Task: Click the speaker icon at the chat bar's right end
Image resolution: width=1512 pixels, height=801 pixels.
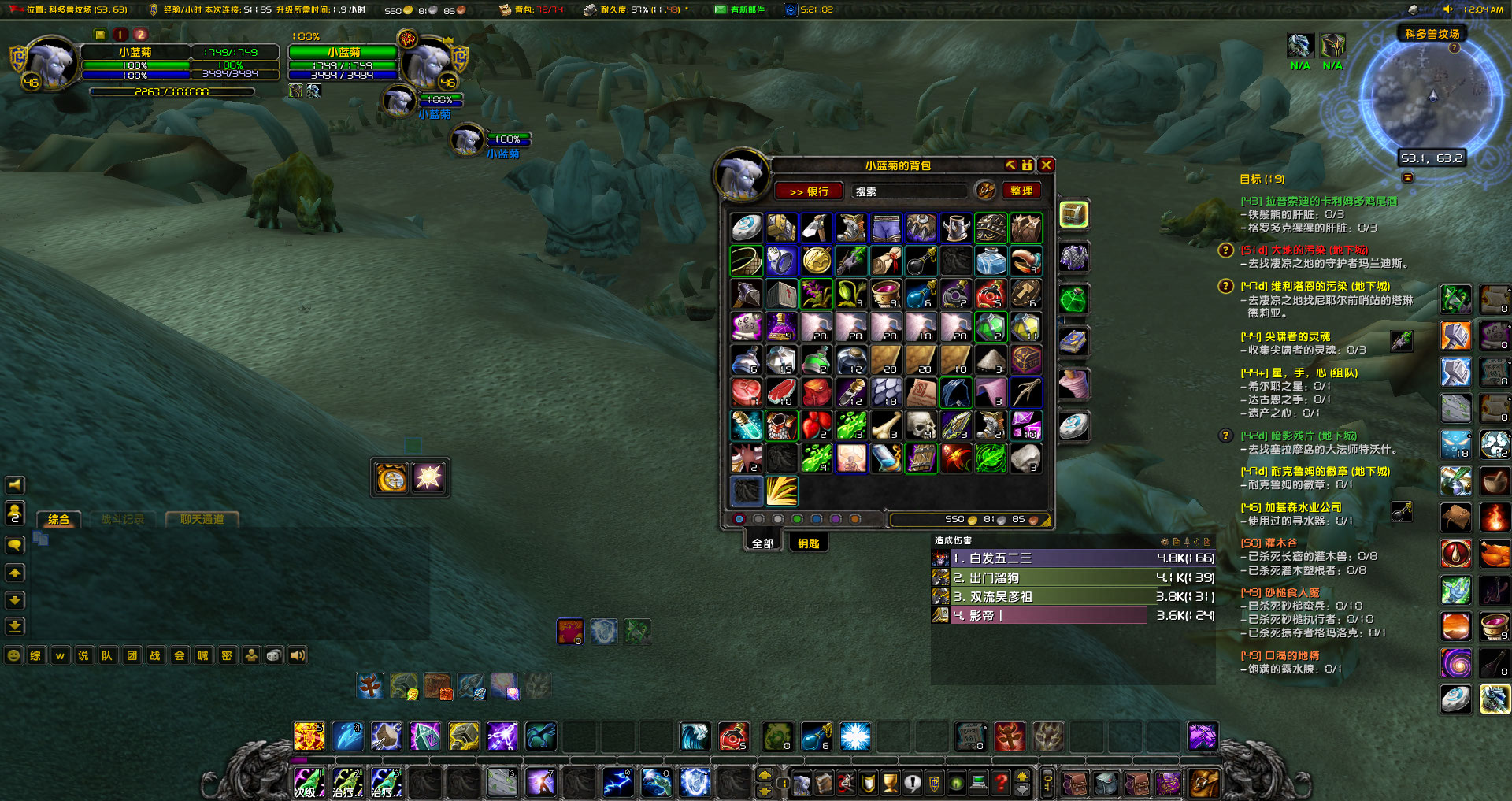Action: point(297,655)
